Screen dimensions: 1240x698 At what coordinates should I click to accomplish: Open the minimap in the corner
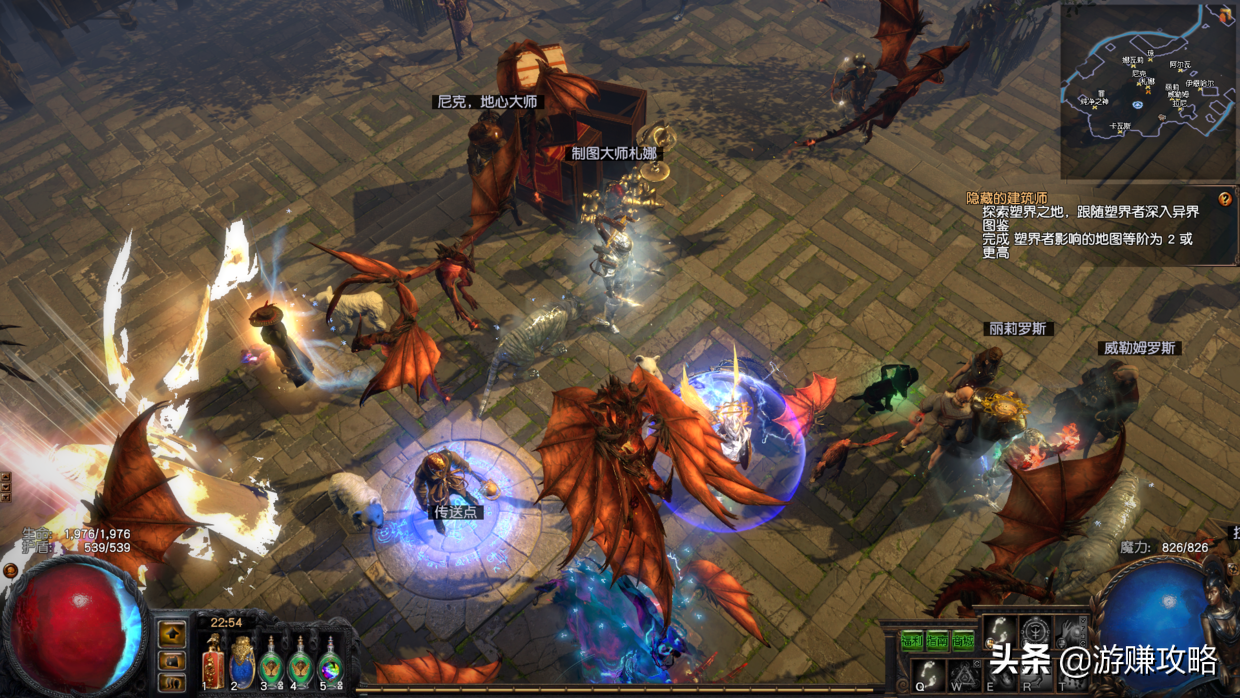pos(1147,90)
